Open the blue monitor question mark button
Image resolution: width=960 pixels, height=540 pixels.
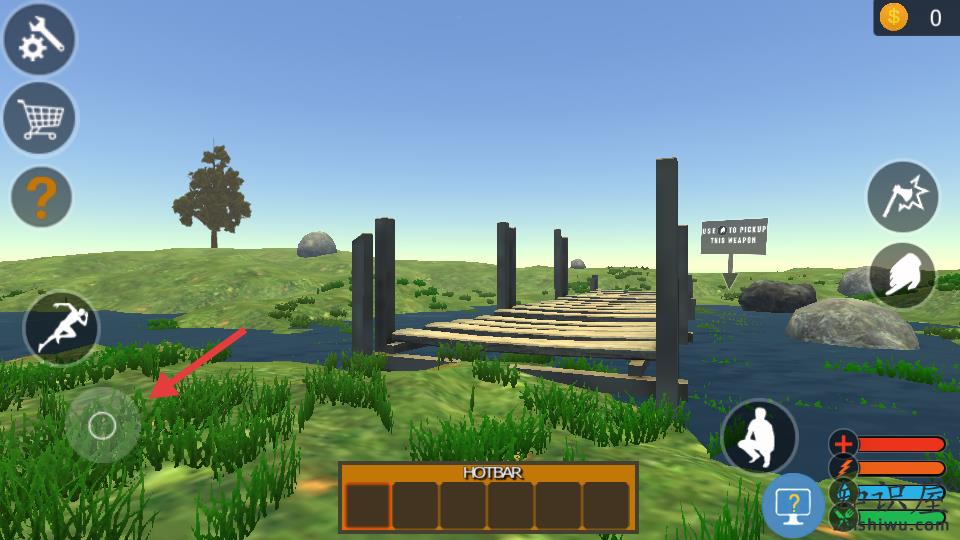(793, 506)
